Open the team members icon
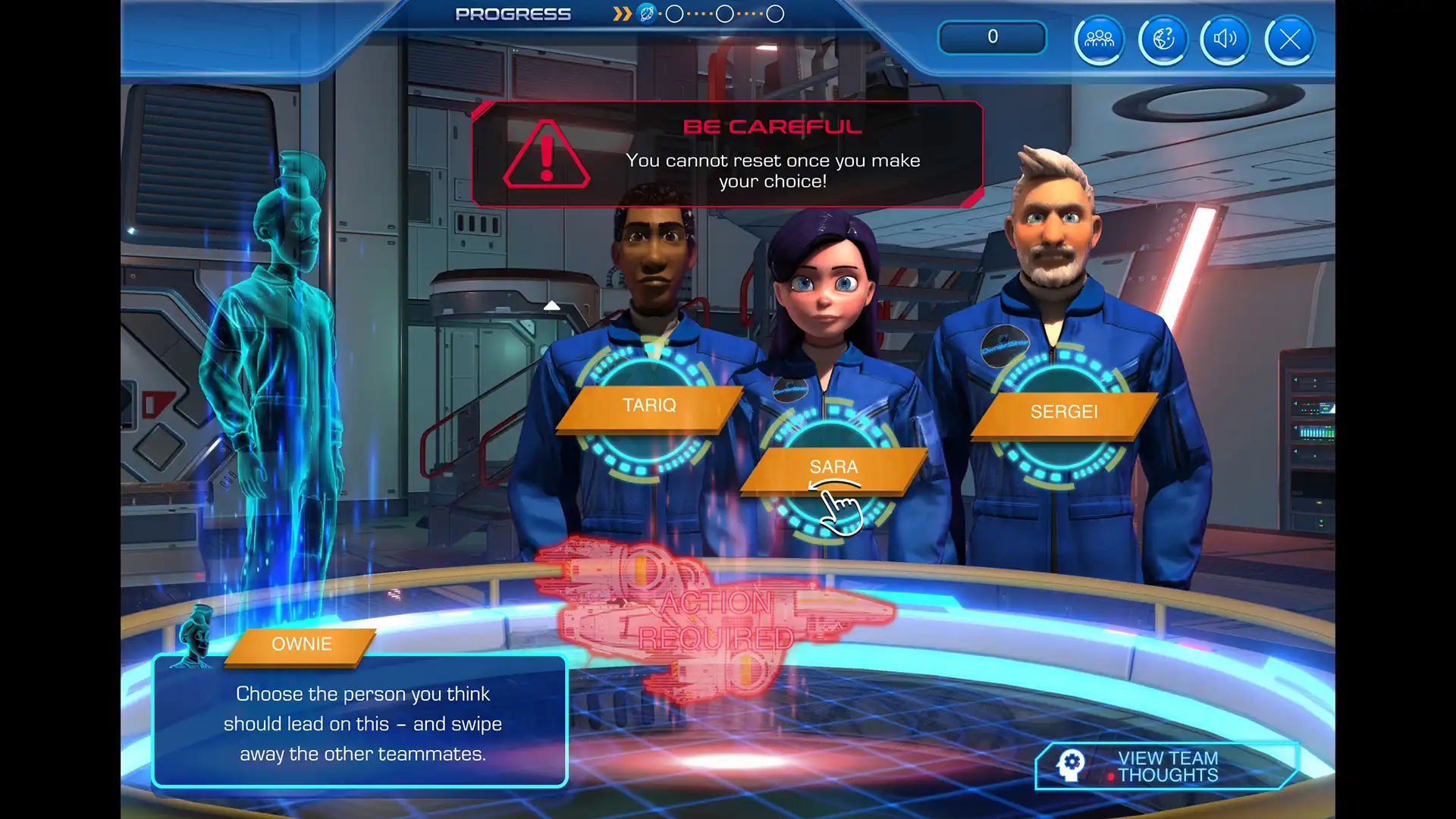 click(1099, 39)
